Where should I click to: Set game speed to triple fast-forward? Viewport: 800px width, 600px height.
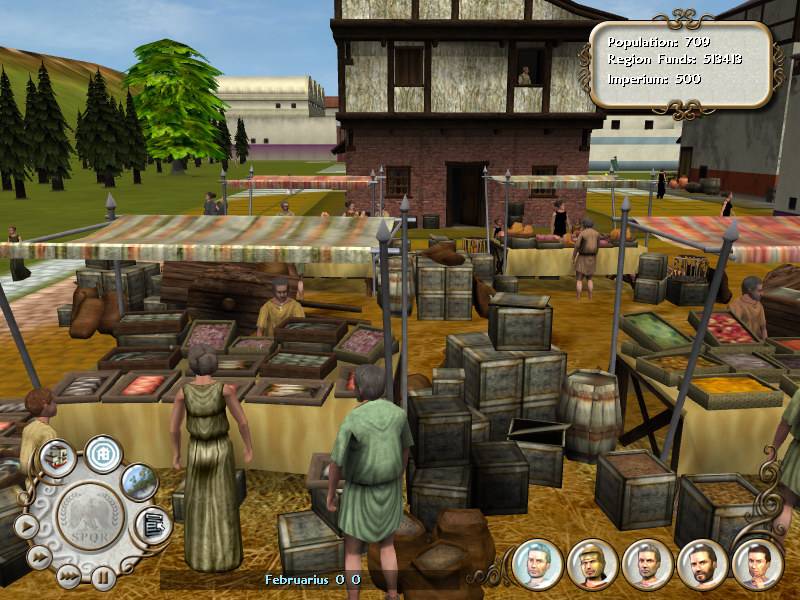68,575
